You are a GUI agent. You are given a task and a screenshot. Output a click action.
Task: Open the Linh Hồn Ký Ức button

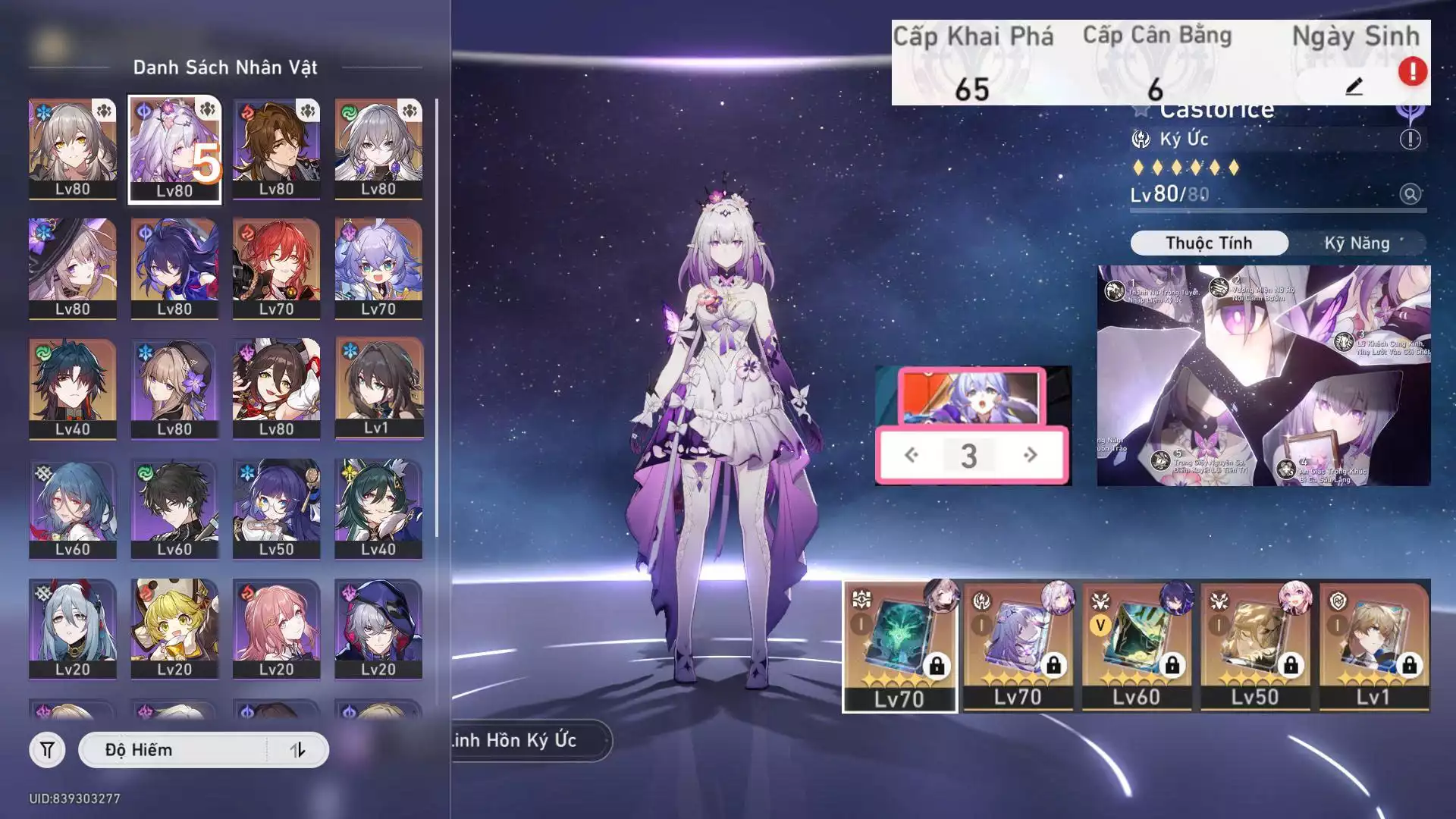pos(523,740)
